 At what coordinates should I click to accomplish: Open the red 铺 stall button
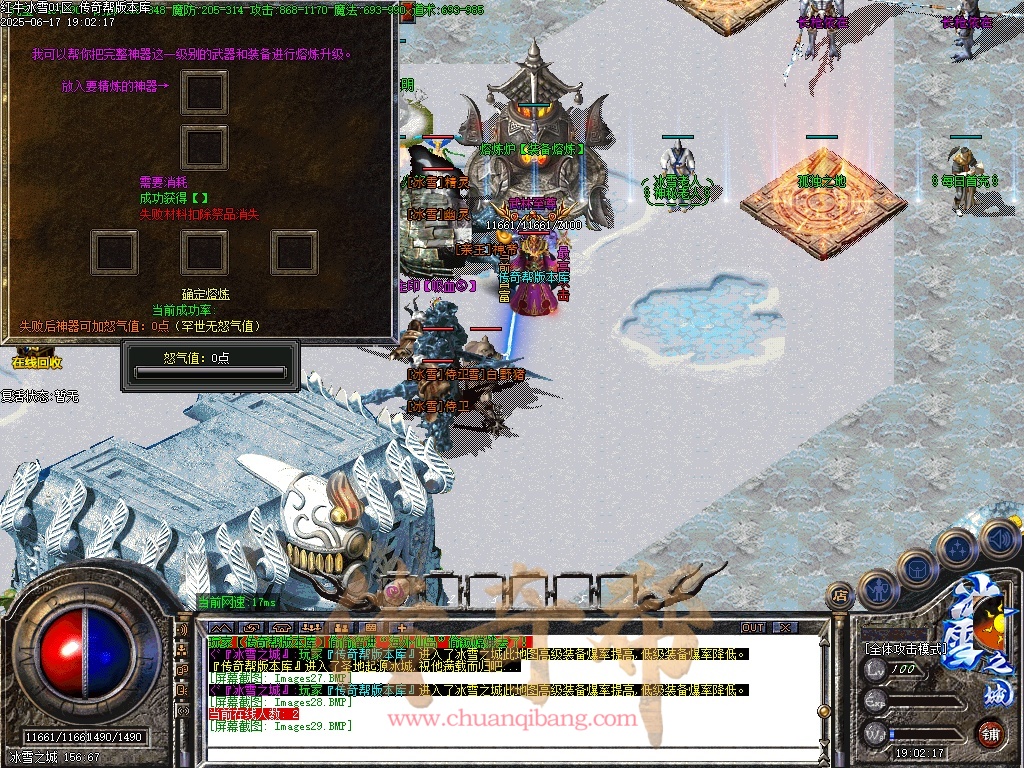(x=990, y=733)
